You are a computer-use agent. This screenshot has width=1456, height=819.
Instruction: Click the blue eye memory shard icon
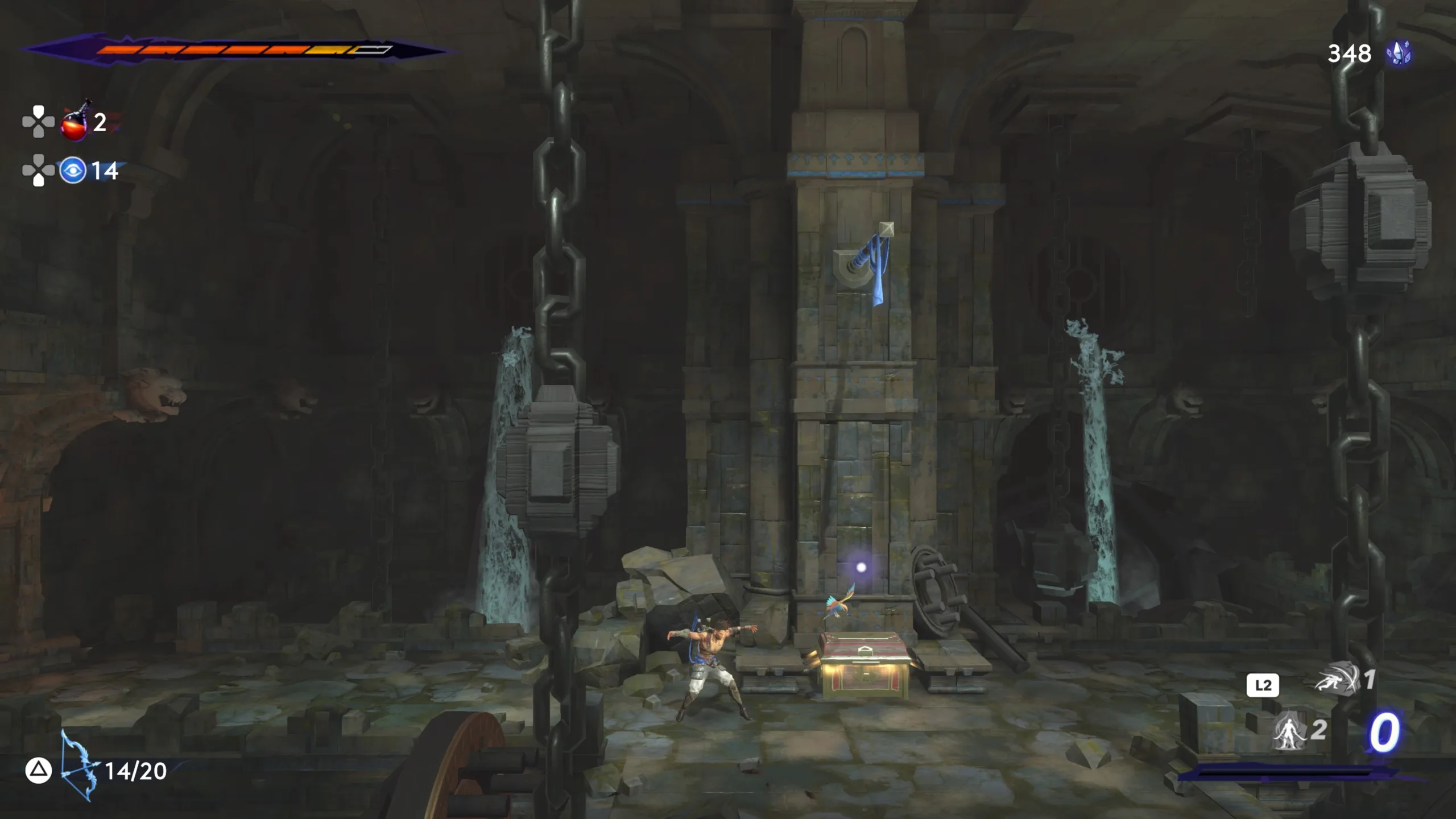click(x=73, y=171)
